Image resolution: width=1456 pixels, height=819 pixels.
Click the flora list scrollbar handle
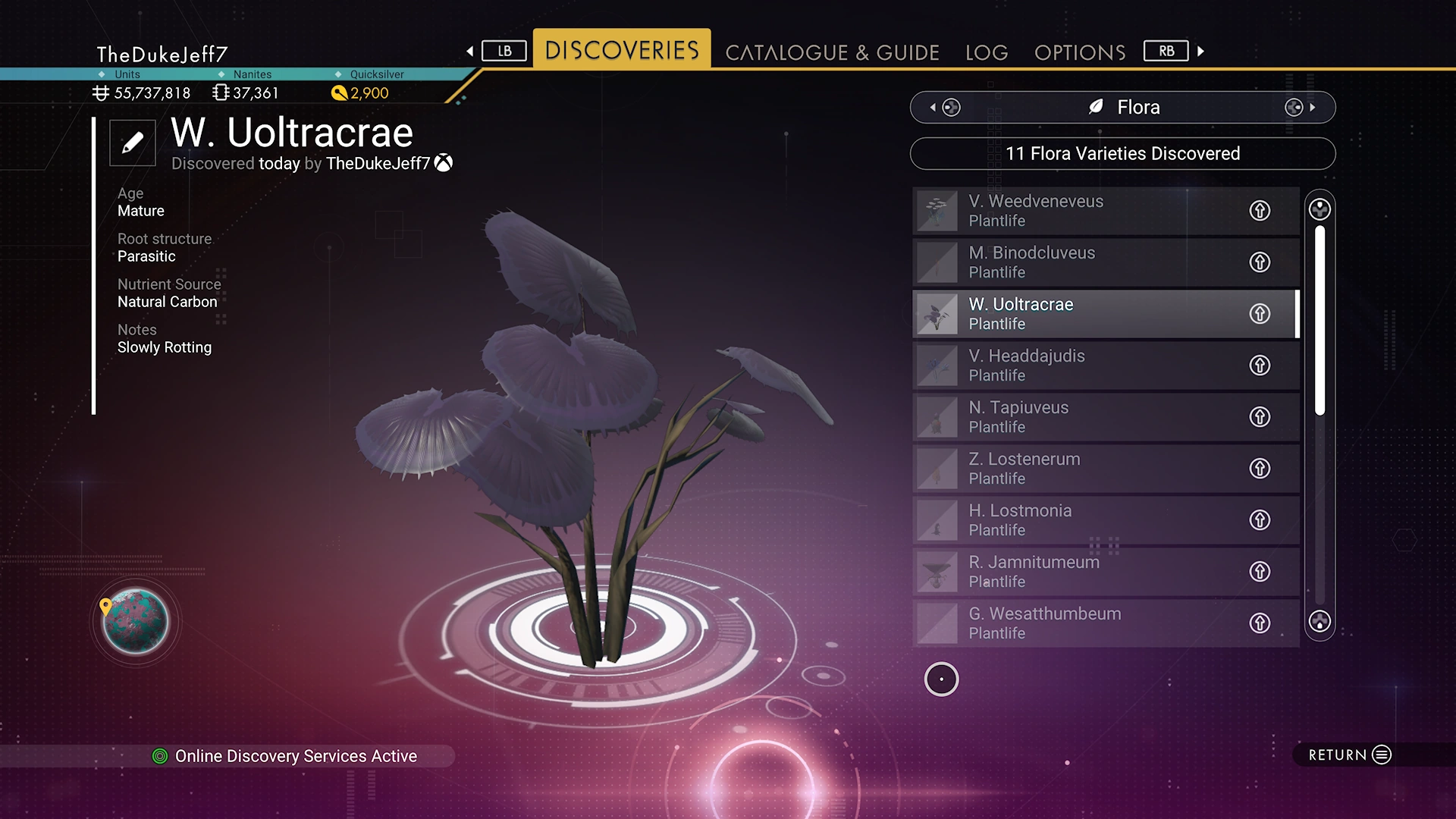point(1319,320)
